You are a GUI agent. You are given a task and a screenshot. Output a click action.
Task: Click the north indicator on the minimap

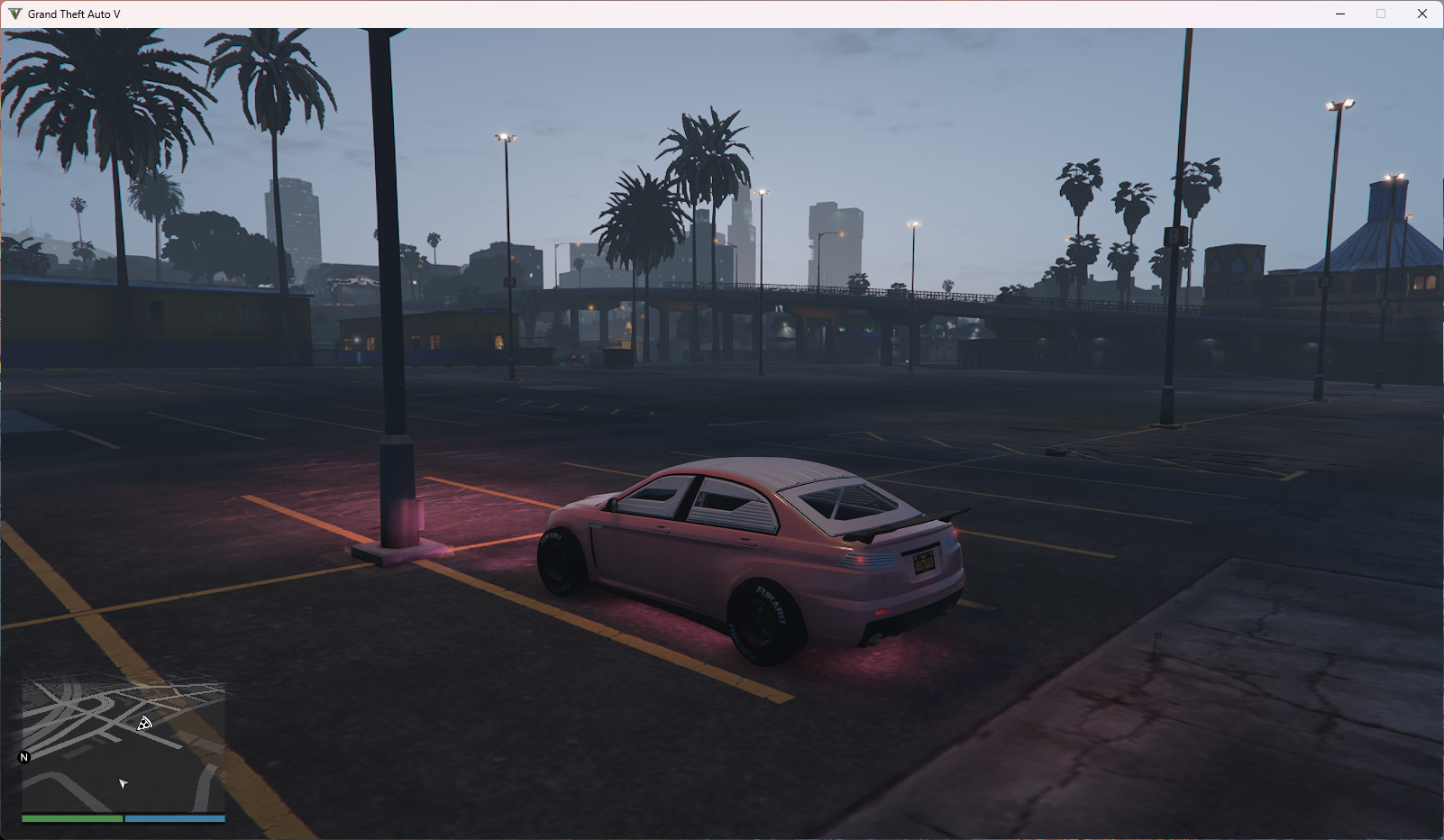[x=24, y=757]
